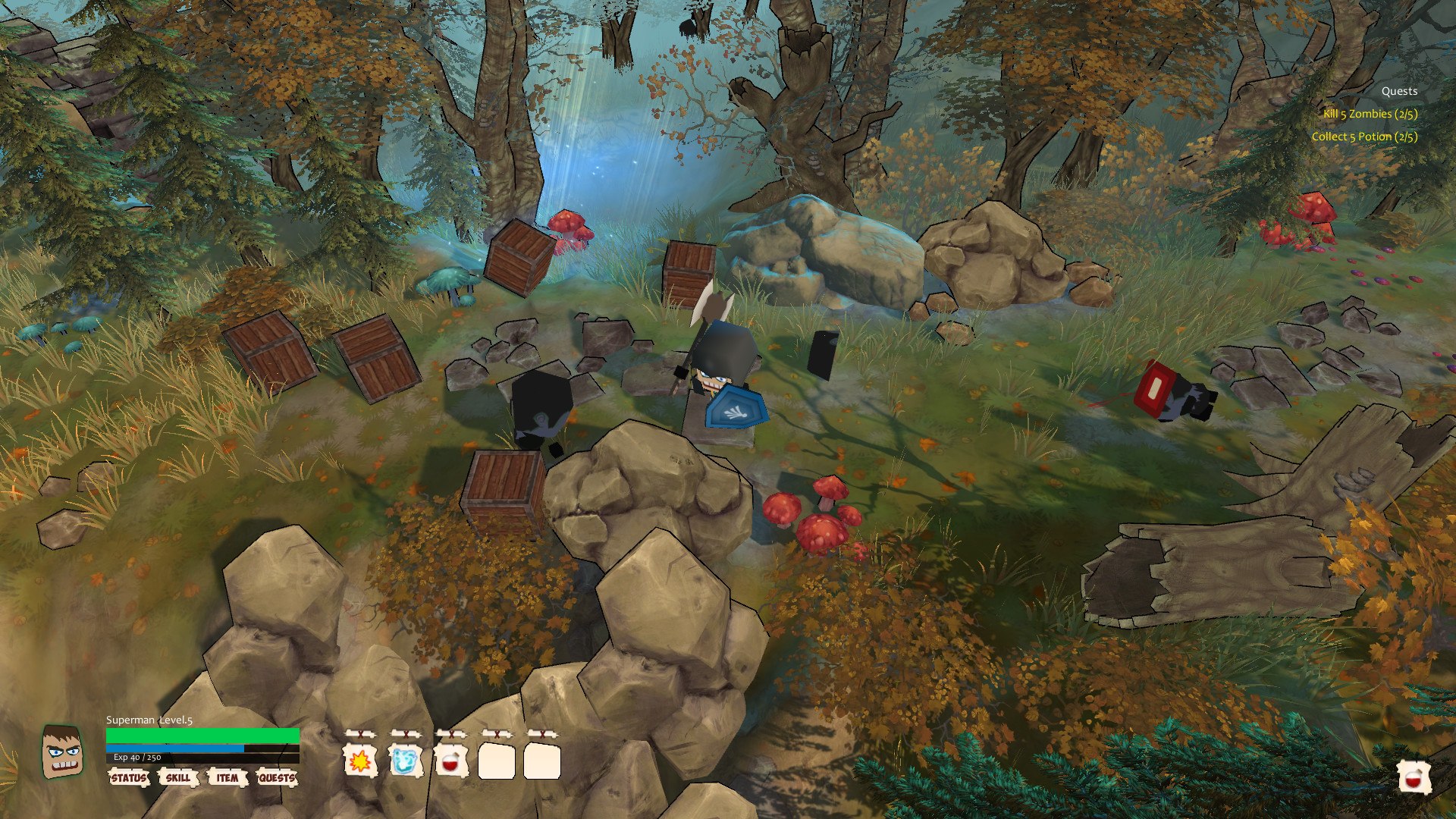Open the Item inventory
The image size is (1456, 819).
click(x=227, y=778)
